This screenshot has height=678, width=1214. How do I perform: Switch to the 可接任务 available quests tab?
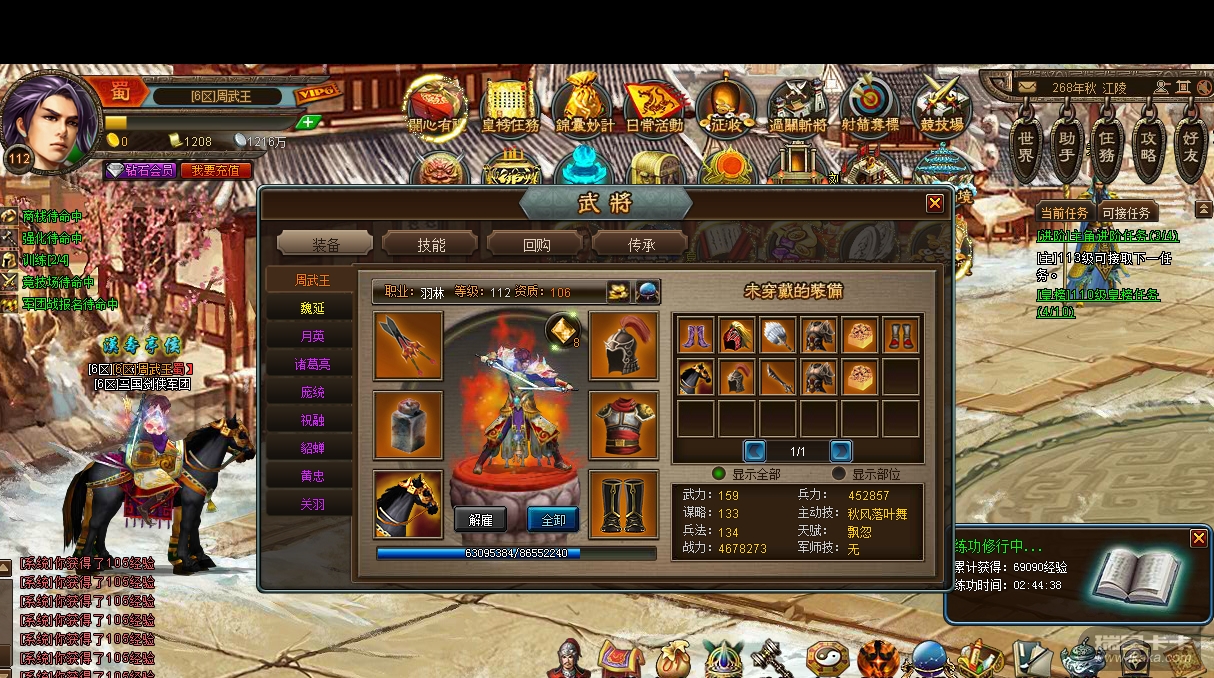1126,213
